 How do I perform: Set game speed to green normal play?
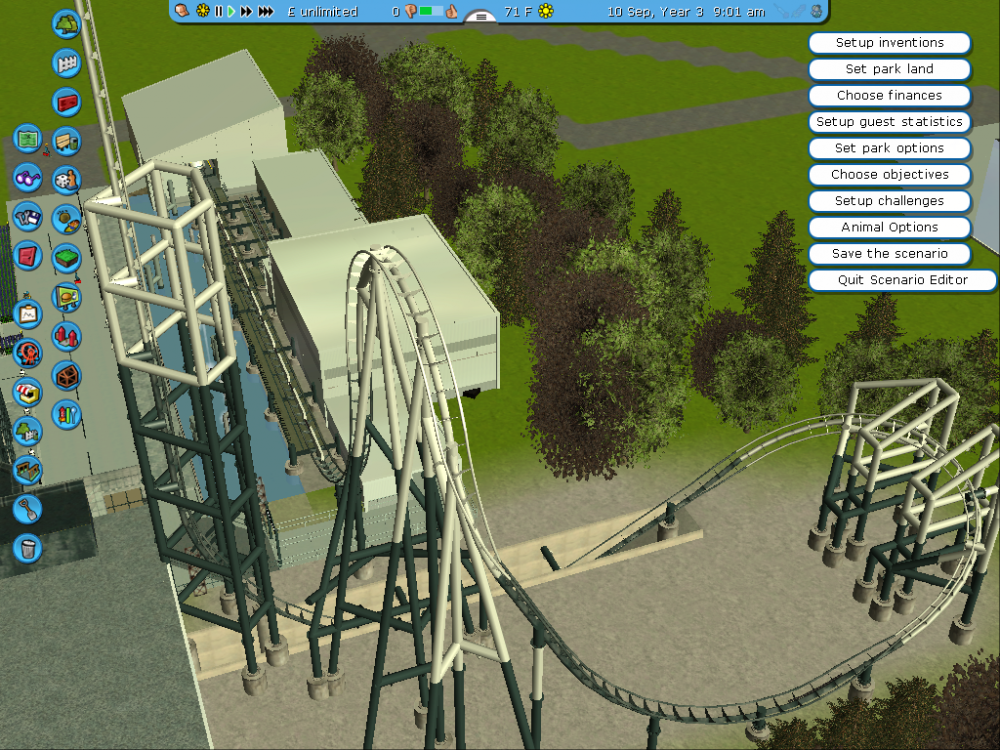[231, 11]
